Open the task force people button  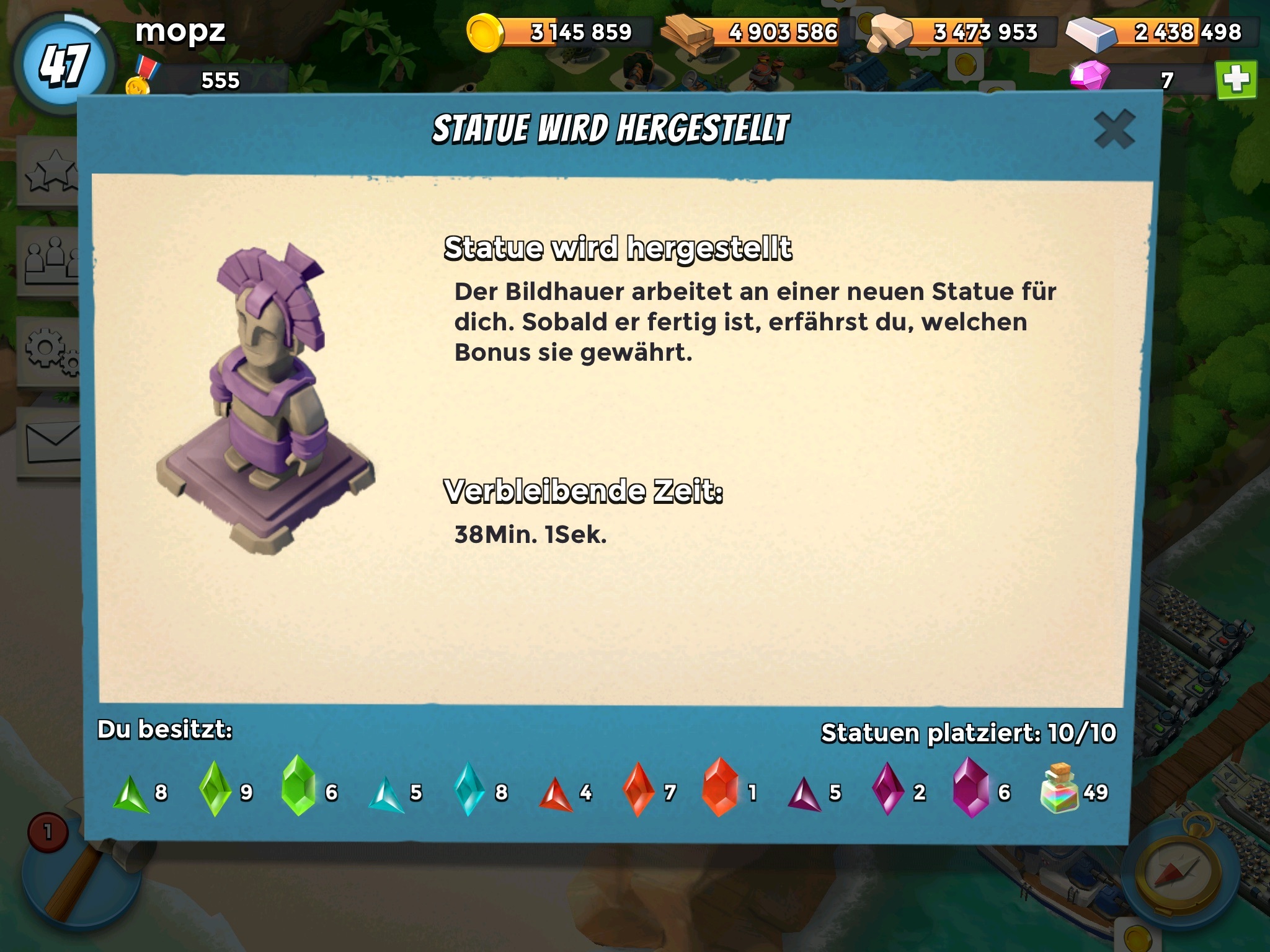click(x=51, y=261)
